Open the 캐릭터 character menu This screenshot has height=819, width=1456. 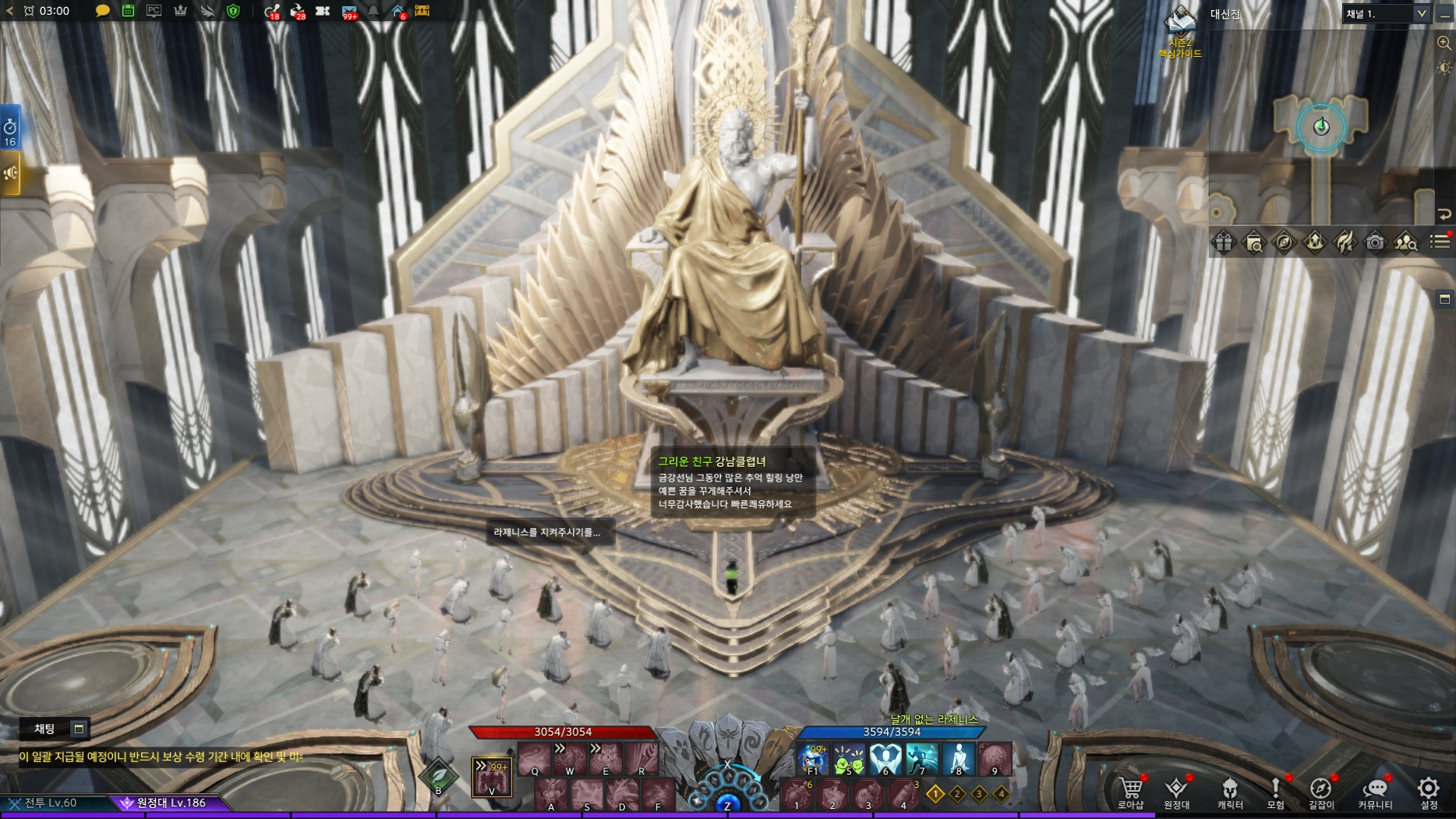(x=1230, y=791)
